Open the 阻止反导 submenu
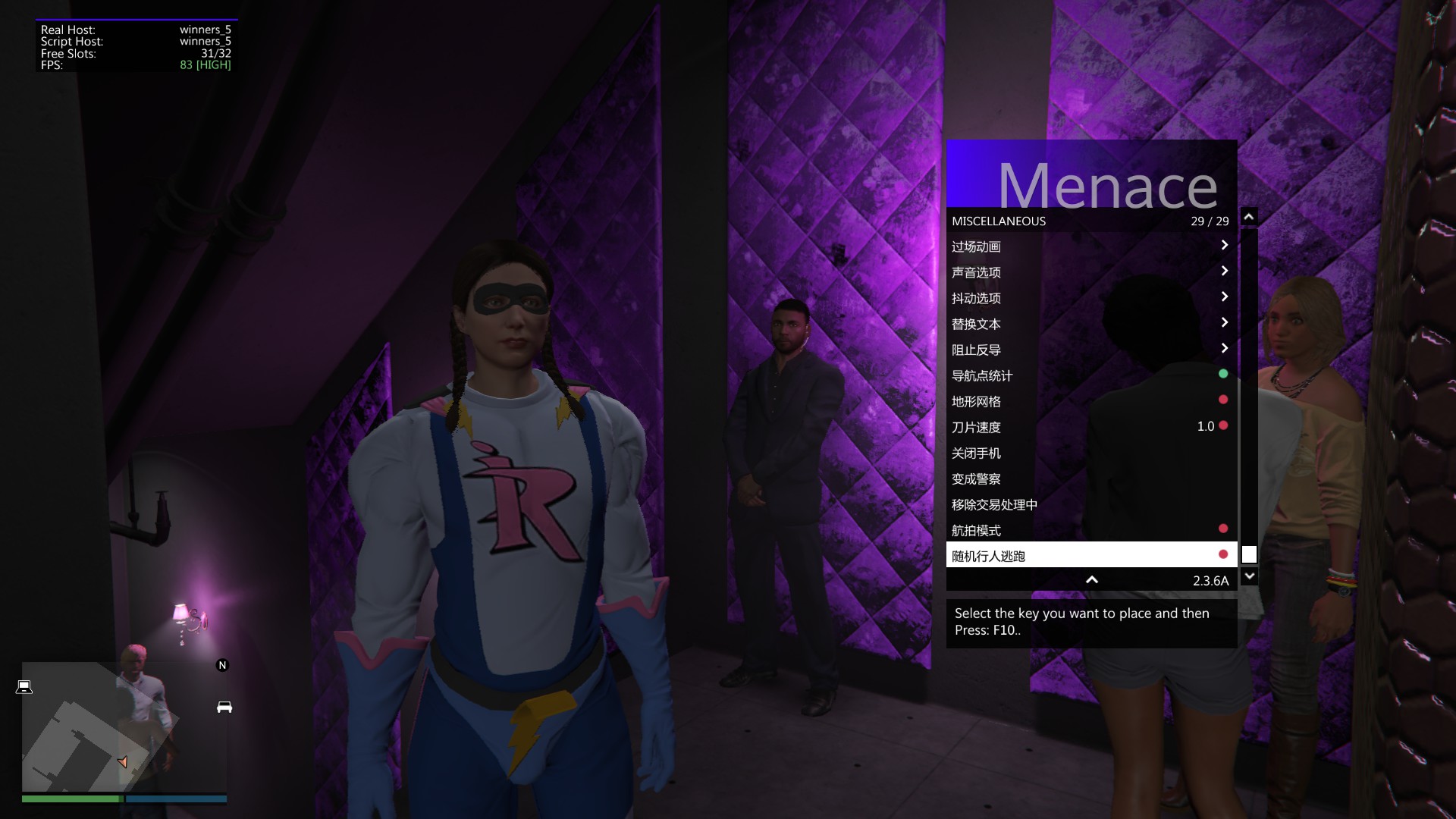The image size is (1456, 819). (1090, 350)
